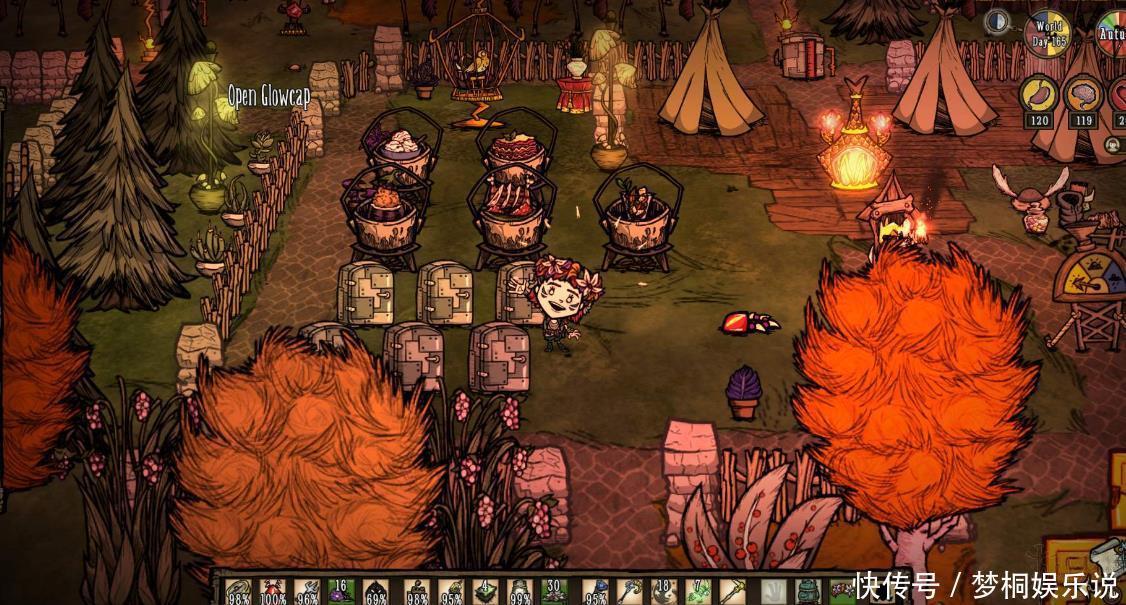Select the inventory stack of 16
This screenshot has width=1126, height=605.
coord(341,591)
